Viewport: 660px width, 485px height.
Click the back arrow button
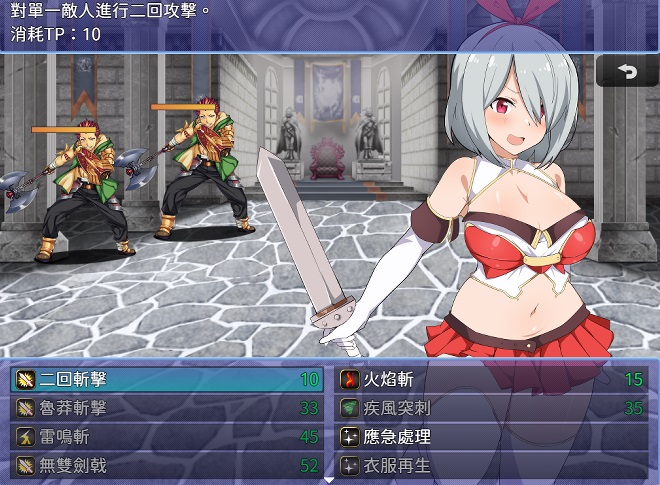627,72
